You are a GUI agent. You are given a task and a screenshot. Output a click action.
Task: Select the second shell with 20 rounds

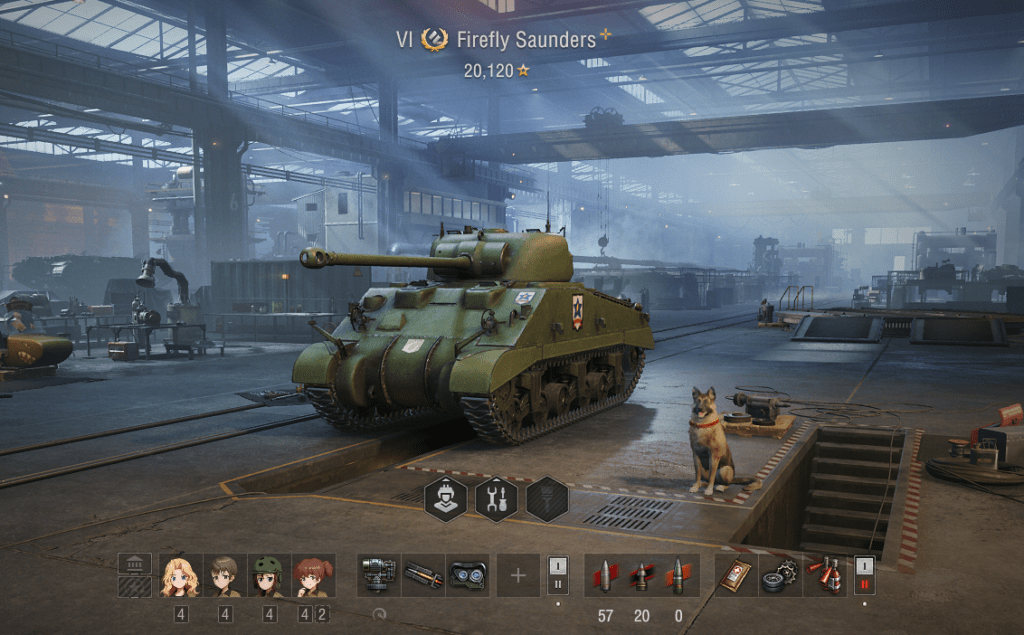click(642, 576)
